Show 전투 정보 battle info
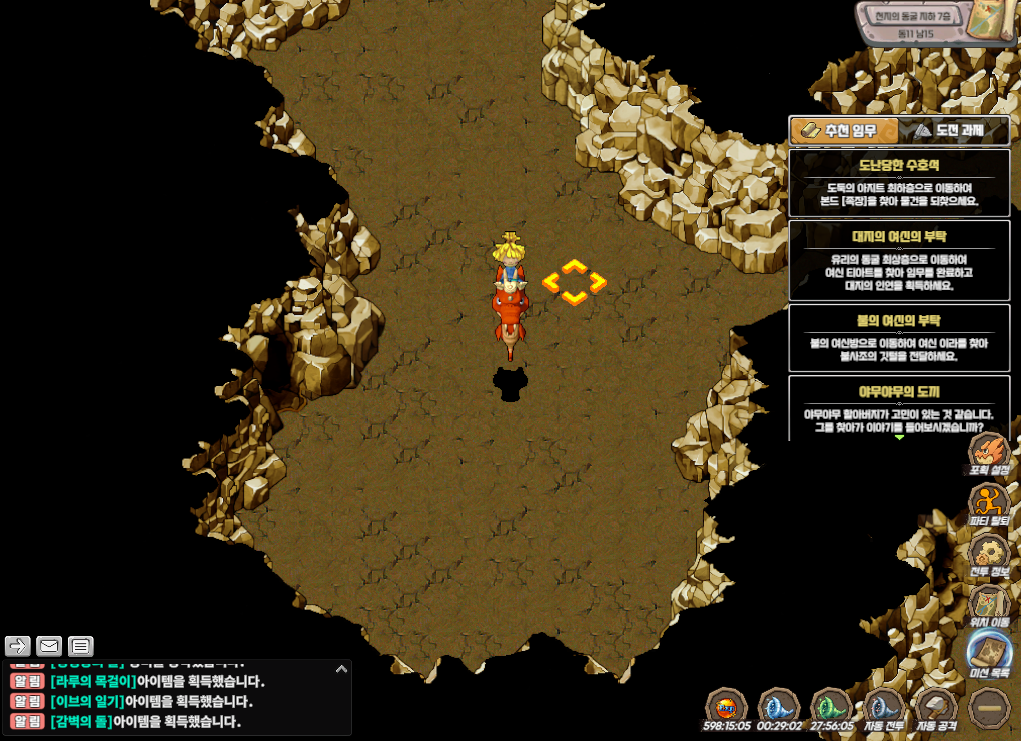 pyautogui.click(x=989, y=555)
